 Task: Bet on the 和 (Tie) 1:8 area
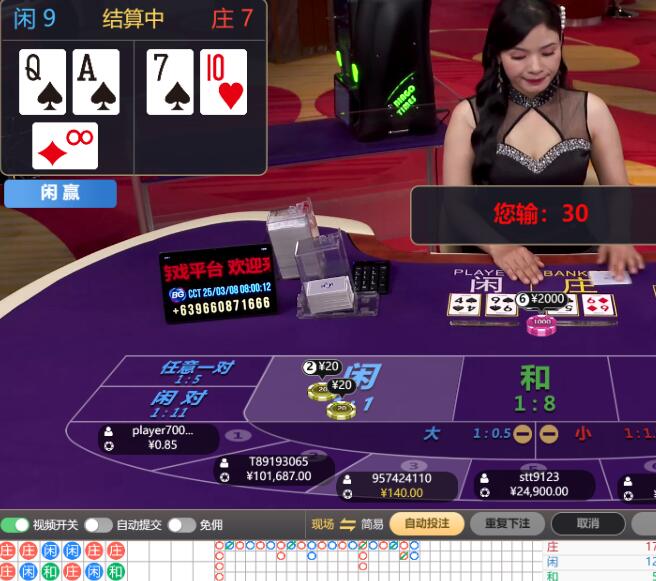(x=535, y=388)
